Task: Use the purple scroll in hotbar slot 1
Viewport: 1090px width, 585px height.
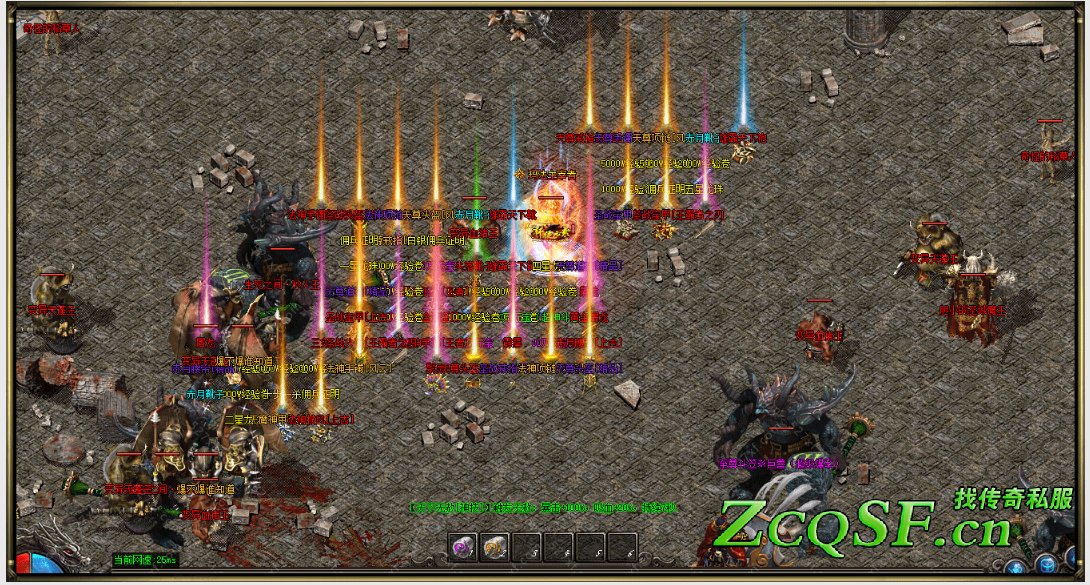Action: 464,547
